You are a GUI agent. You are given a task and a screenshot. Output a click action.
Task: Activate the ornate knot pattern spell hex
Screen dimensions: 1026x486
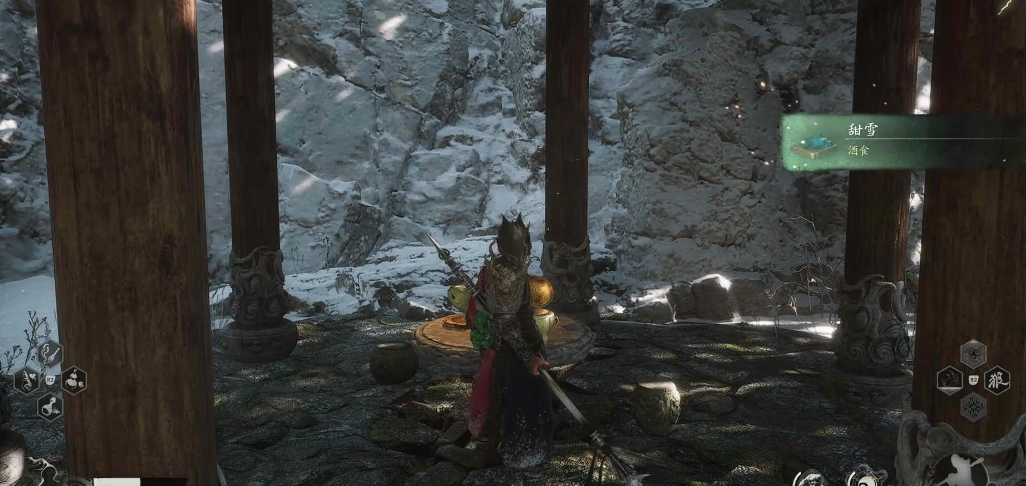973,405
